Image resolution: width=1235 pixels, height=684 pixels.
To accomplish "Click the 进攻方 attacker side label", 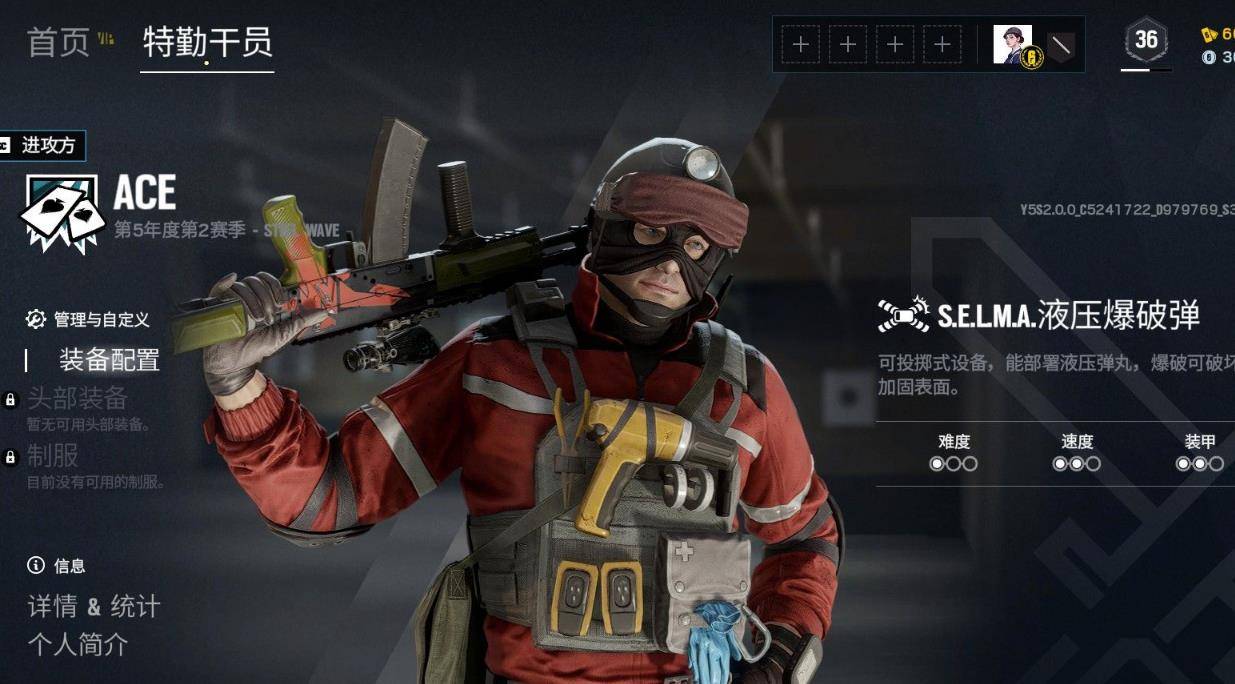I will [x=43, y=146].
